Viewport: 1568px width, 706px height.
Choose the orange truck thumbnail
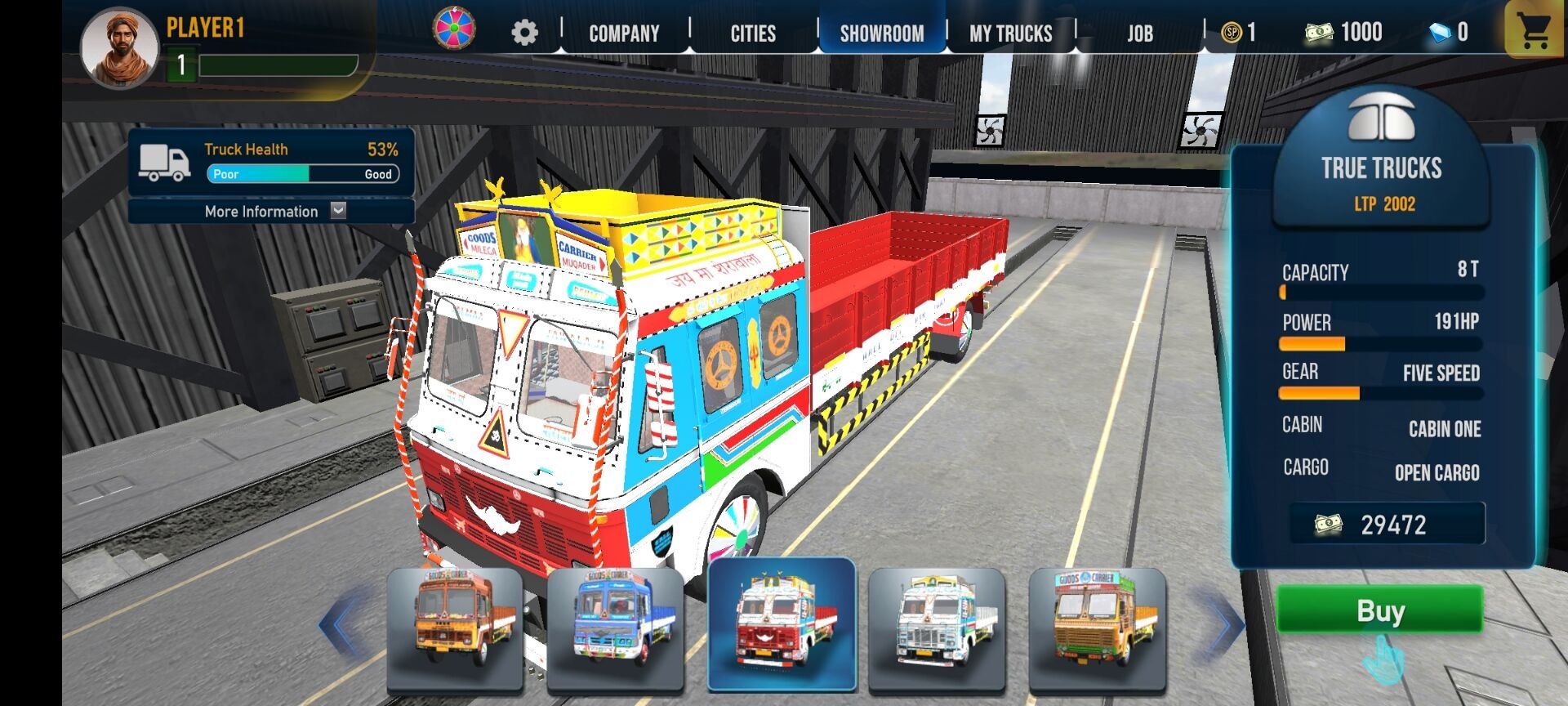pyautogui.click(x=455, y=627)
